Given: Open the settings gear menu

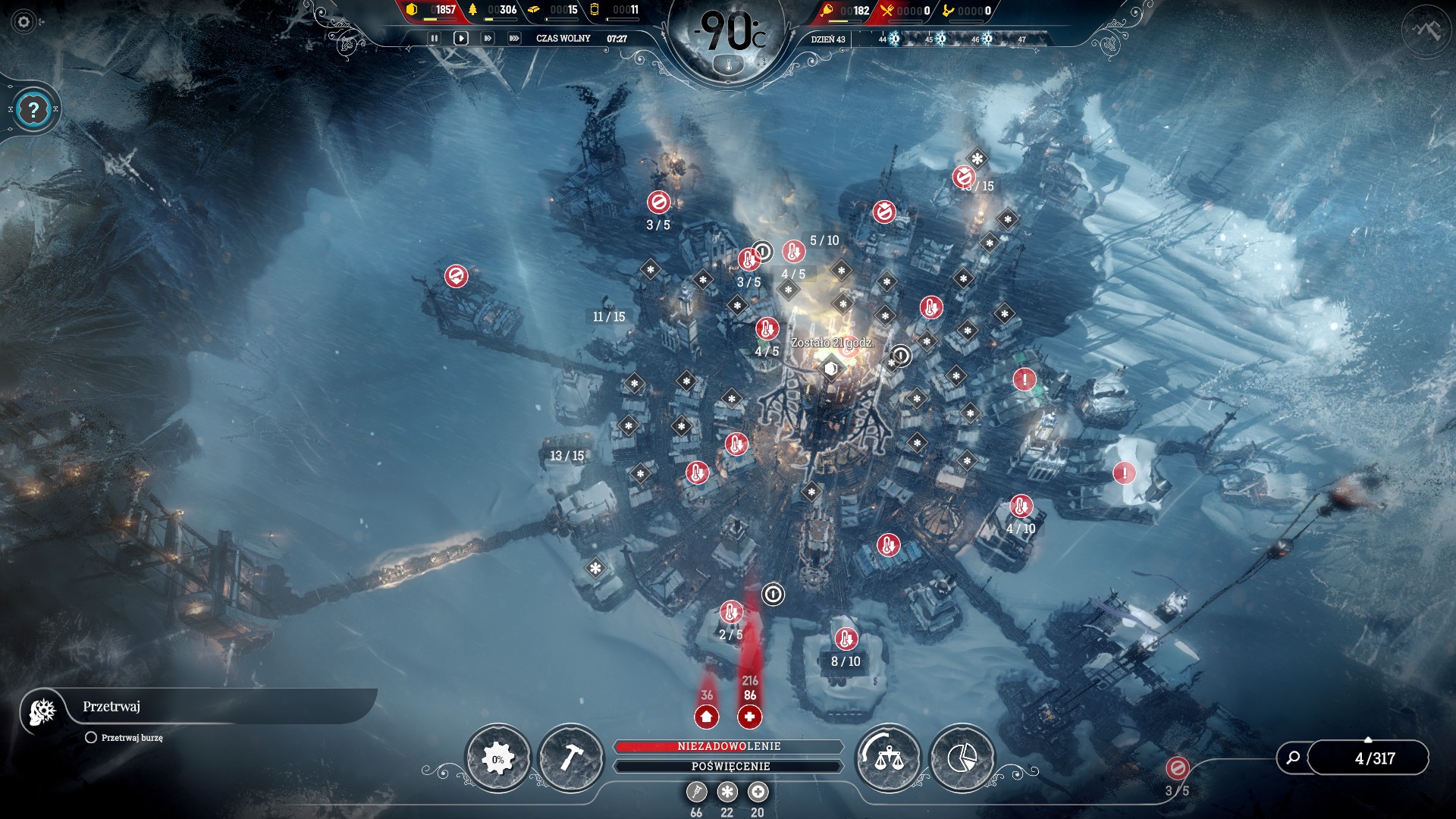Looking at the screenshot, I should click(24, 22).
